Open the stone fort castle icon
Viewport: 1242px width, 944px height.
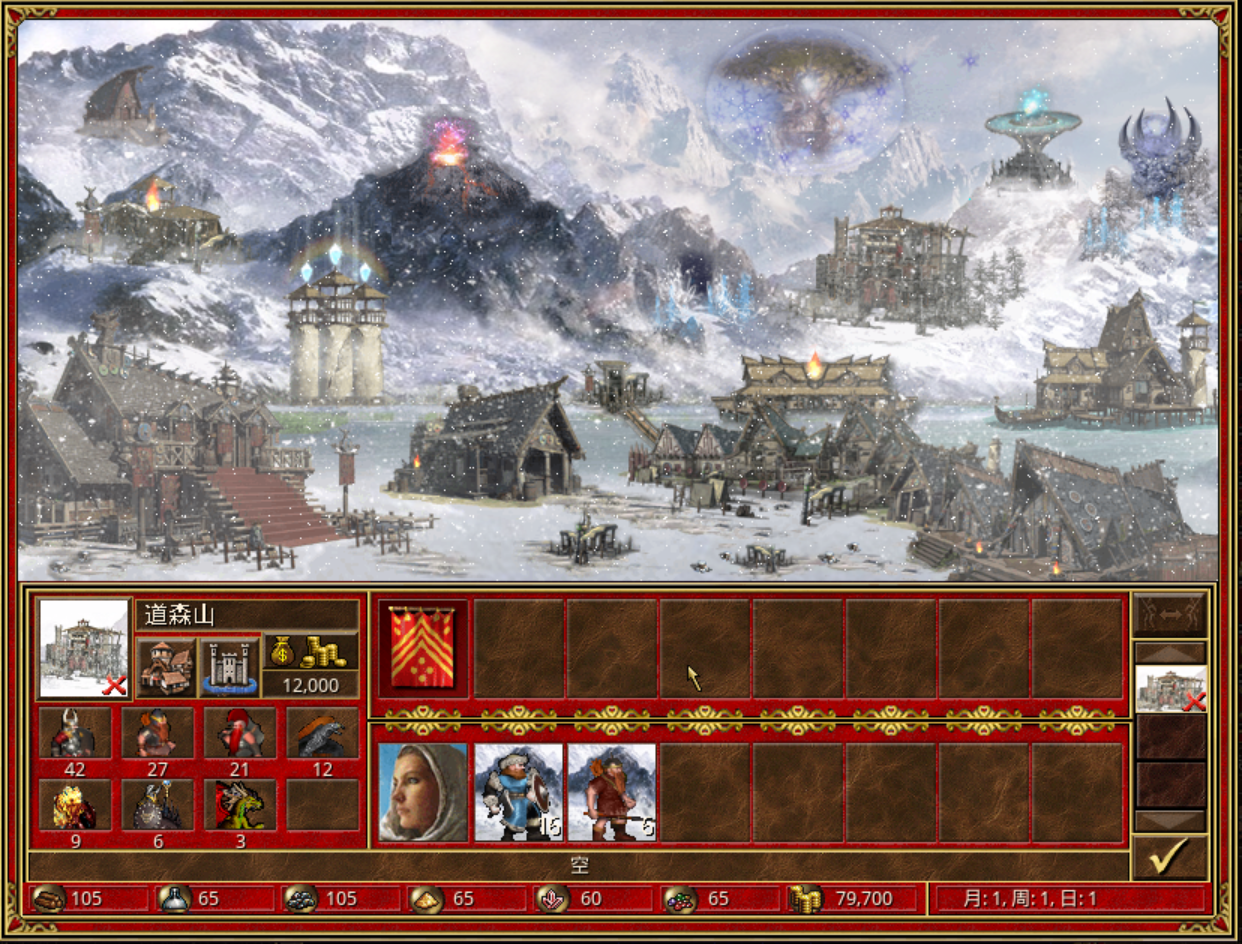pyautogui.click(x=230, y=667)
